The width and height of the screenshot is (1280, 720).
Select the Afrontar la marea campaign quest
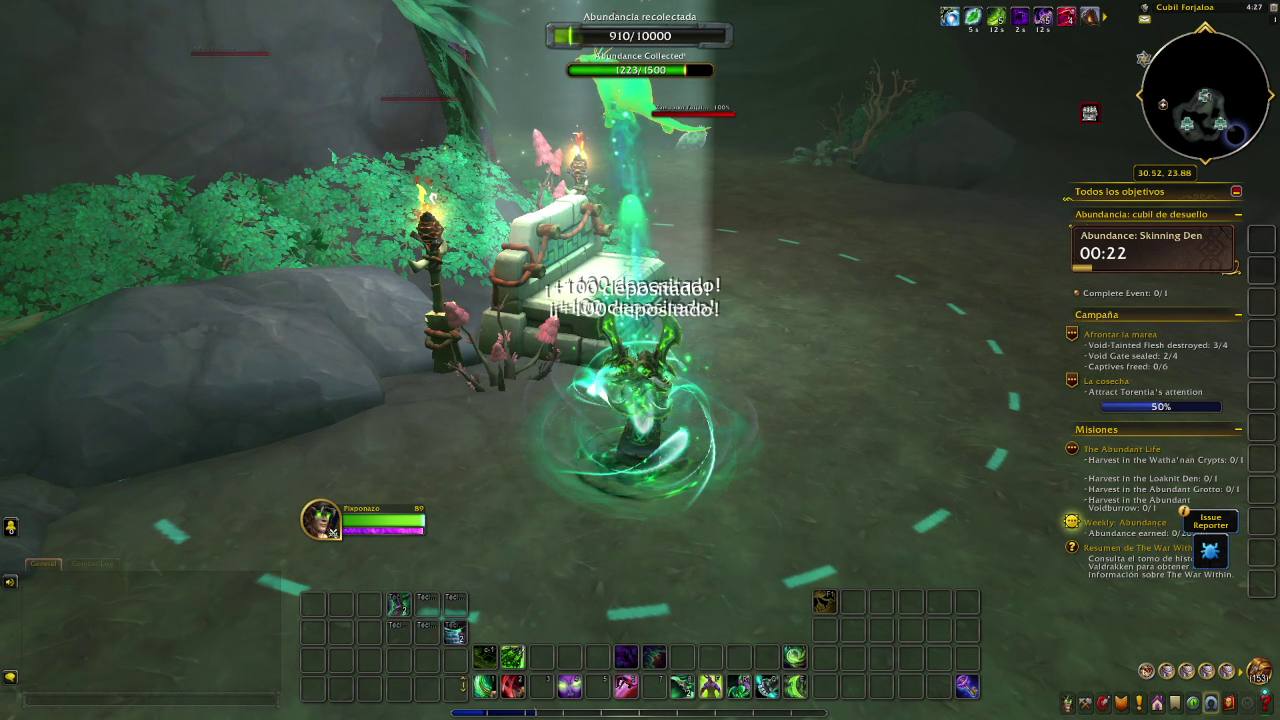[1120, 334]
